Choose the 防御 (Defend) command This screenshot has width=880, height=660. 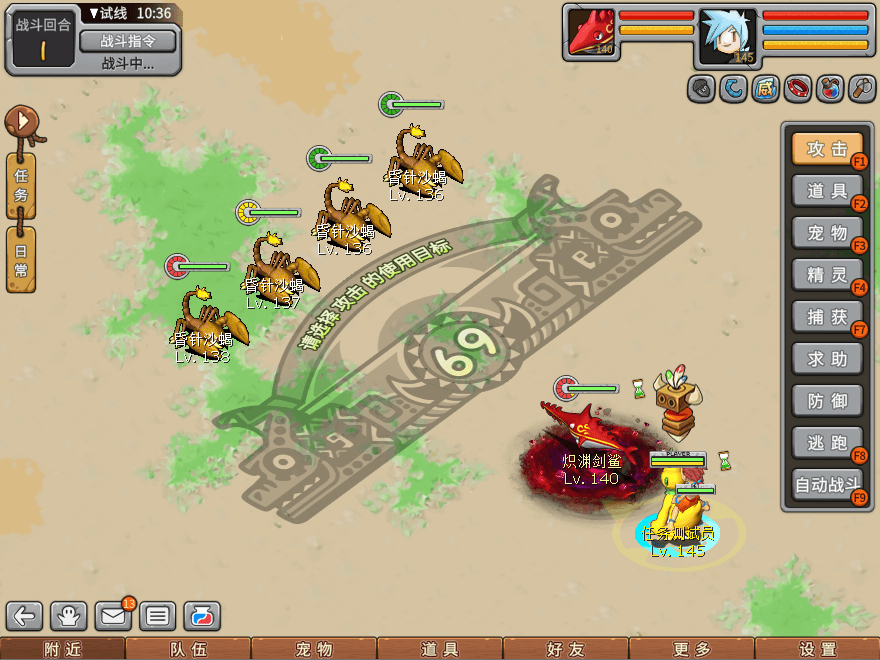click(827, 401)
